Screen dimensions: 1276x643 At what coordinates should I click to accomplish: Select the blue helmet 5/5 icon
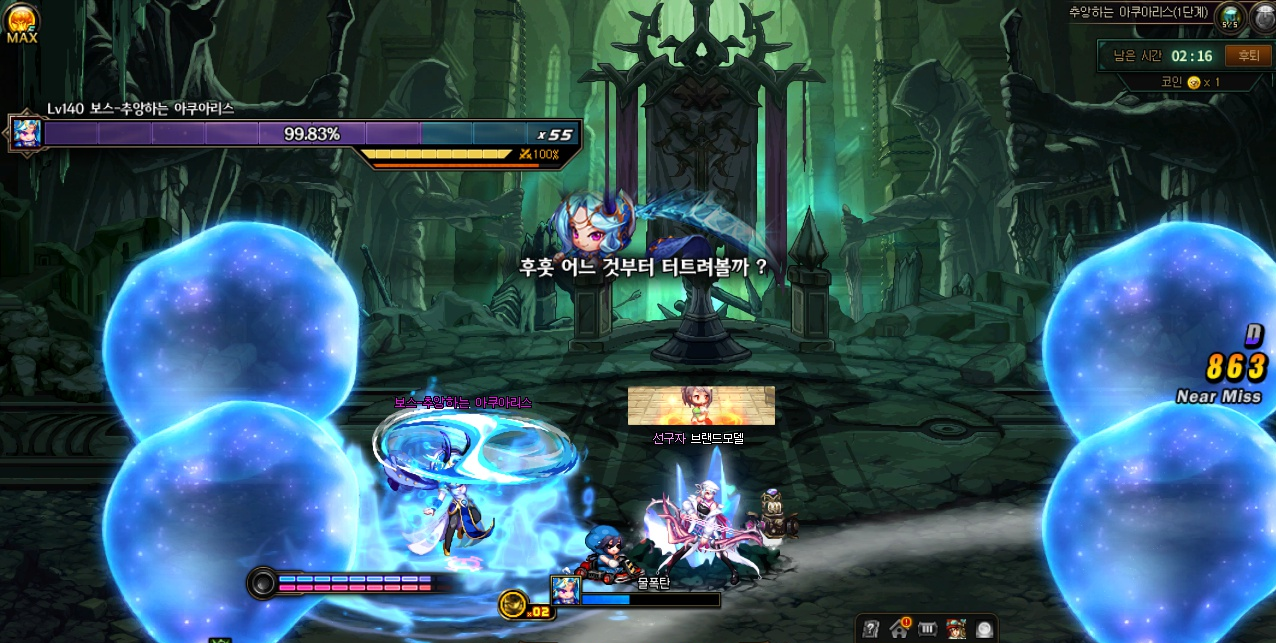click(1229, 16)
